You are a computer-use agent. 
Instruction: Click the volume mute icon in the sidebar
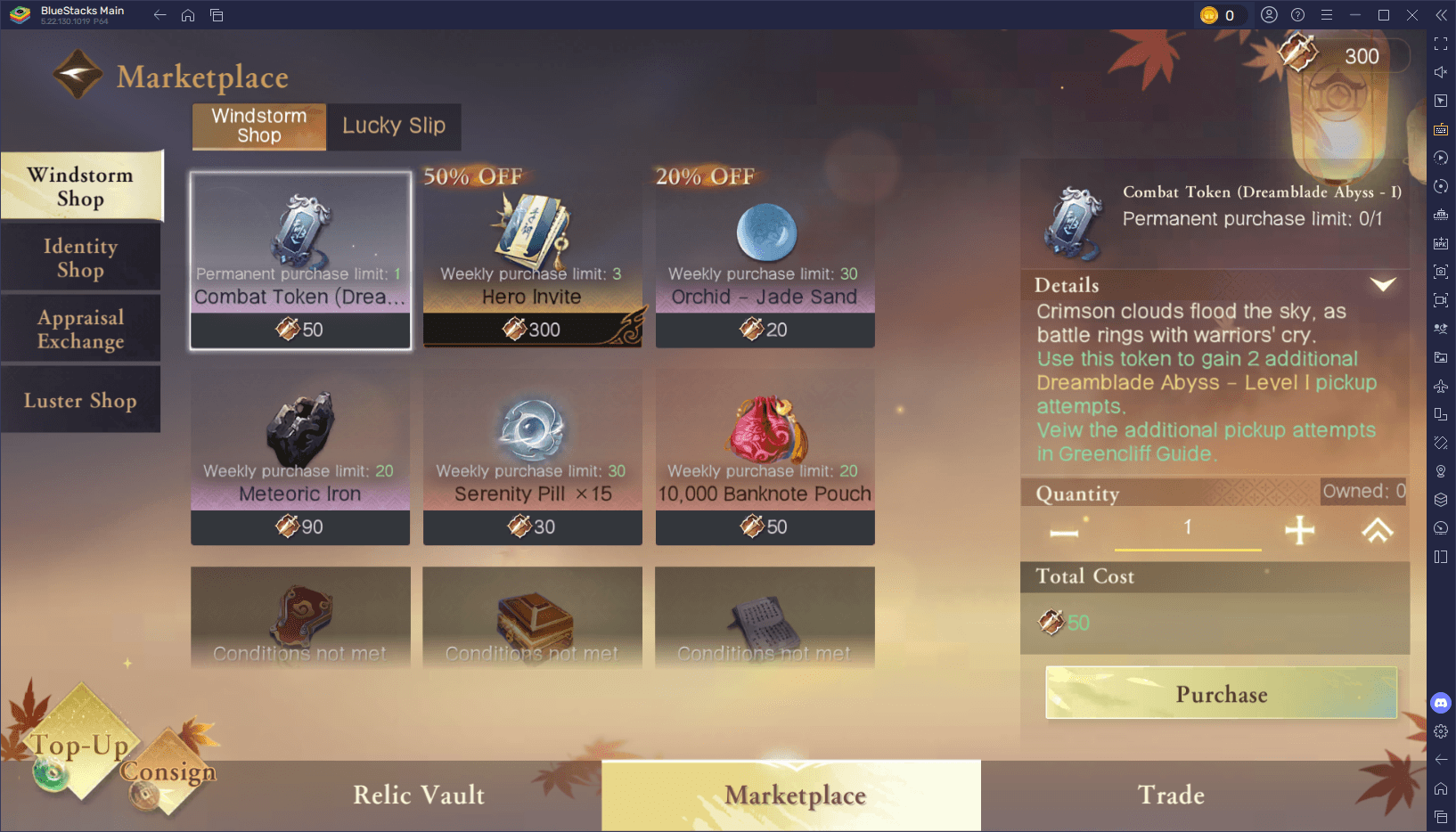click(1441, 72)
